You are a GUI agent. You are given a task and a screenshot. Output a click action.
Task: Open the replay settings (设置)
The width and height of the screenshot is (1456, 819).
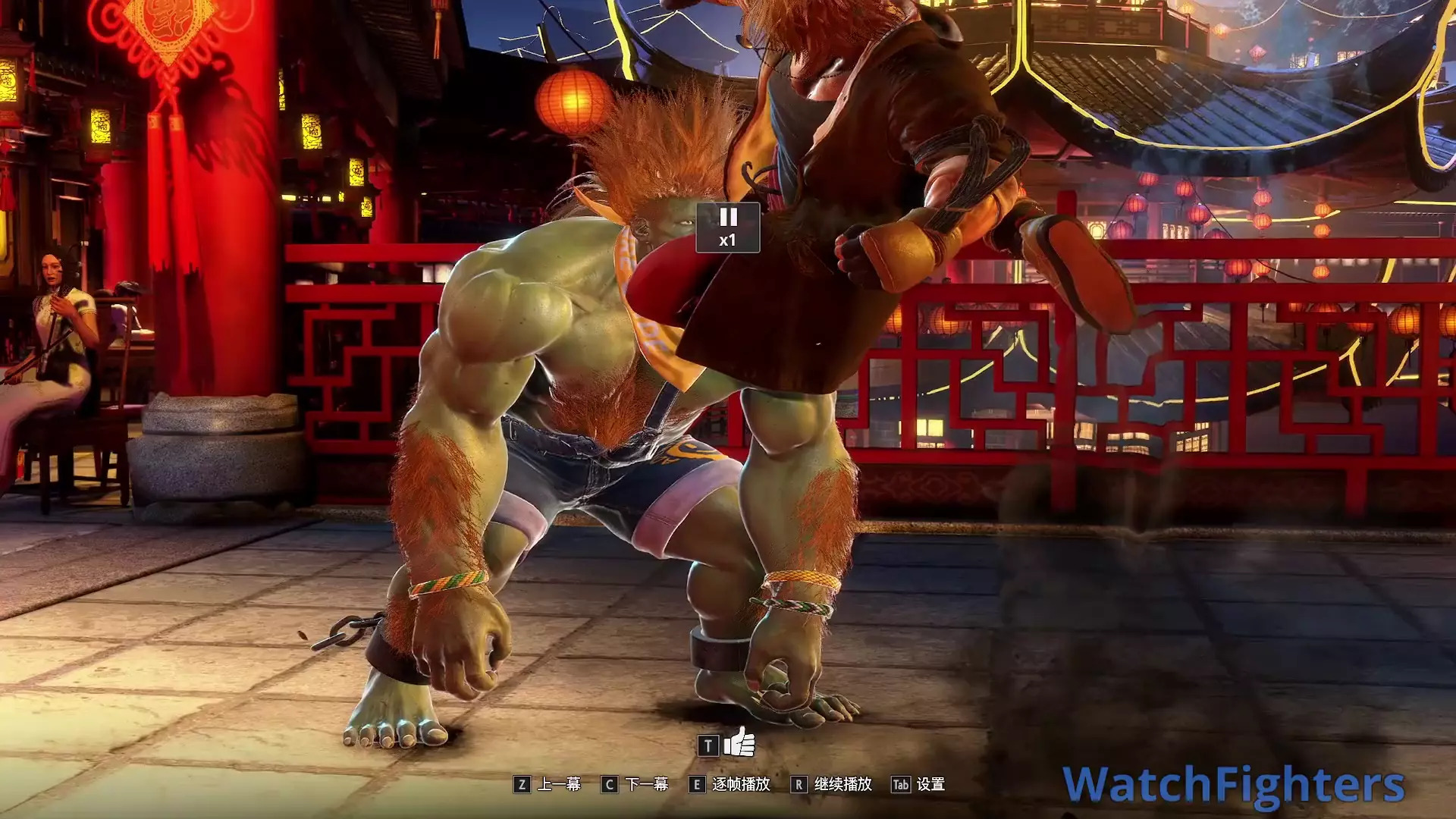click(918, 784)
